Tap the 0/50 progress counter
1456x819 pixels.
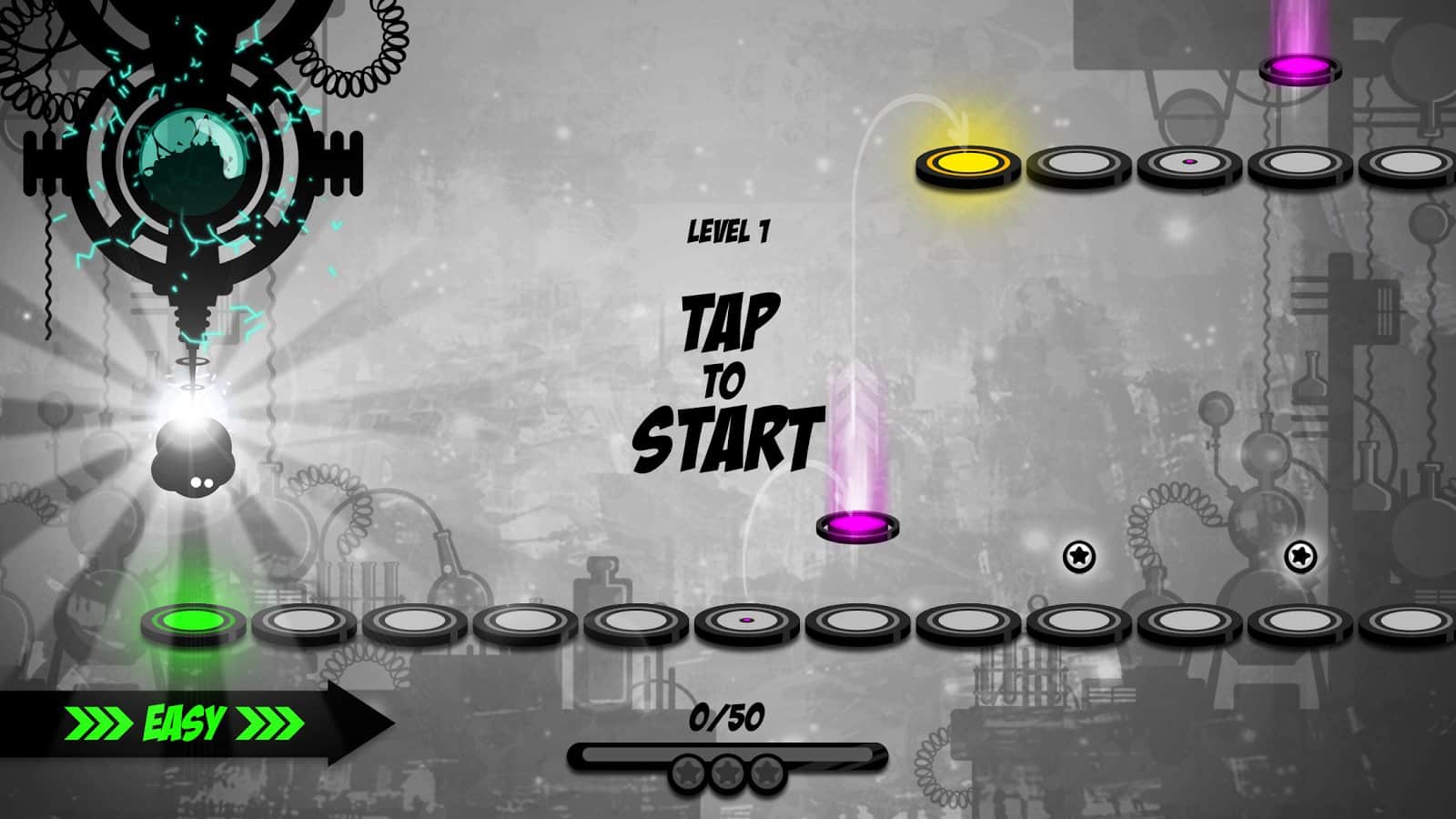728,719
